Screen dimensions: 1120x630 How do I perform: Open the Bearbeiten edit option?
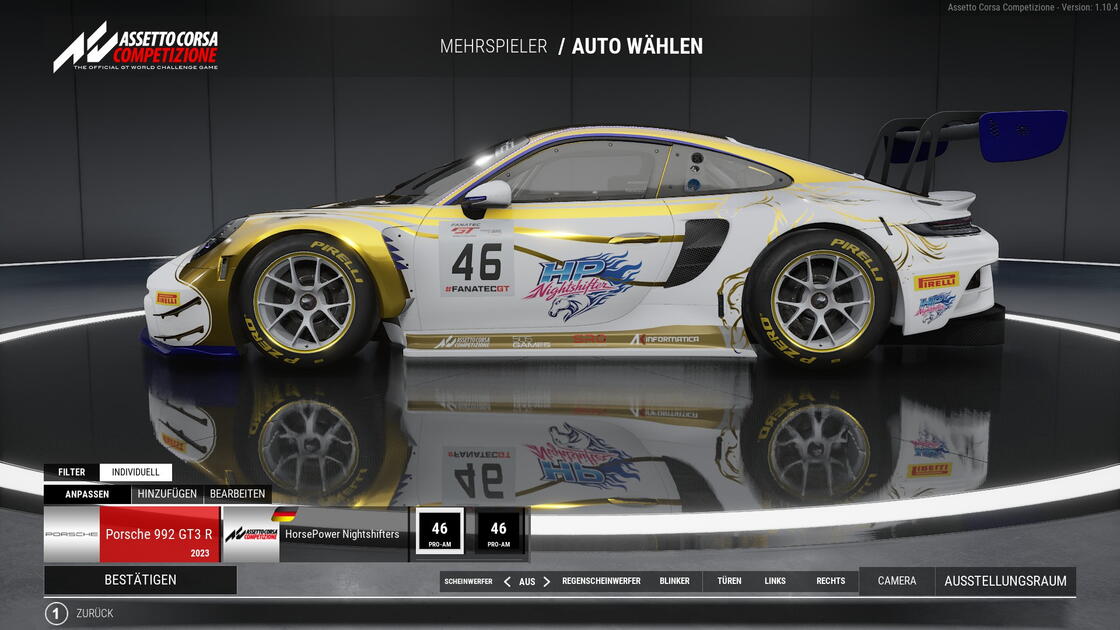[237, 494]
